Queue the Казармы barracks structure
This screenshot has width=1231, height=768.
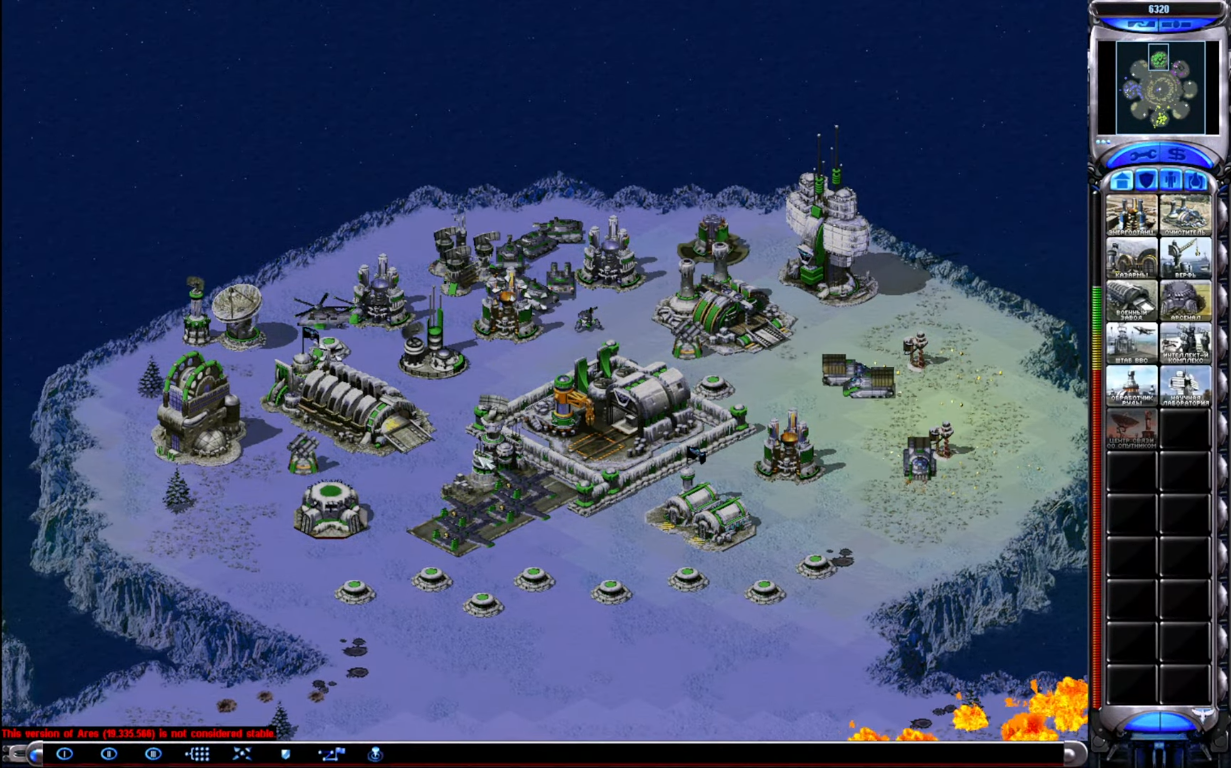coord(1132,258)
